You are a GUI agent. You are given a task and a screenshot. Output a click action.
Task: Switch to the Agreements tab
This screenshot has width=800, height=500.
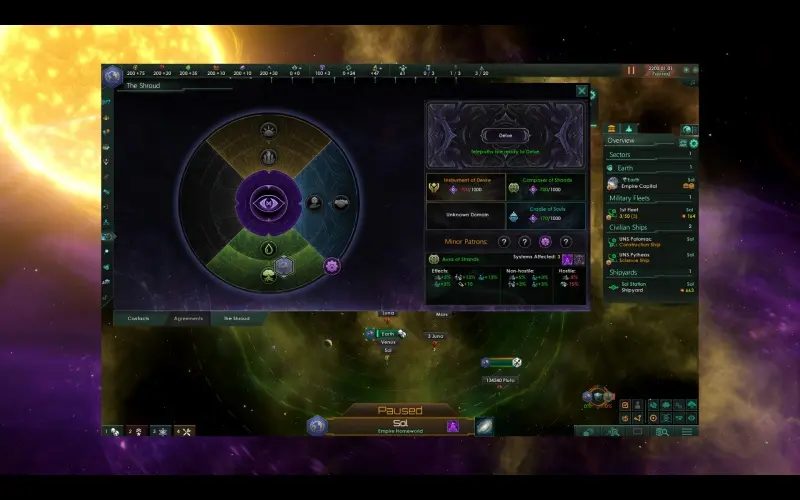point(188,319)
